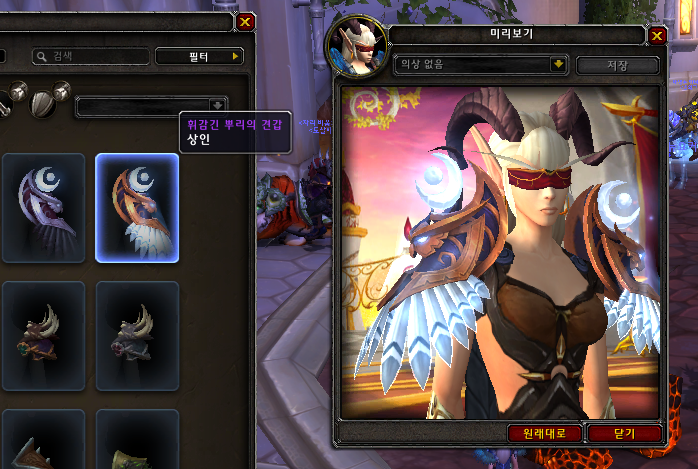Open the 필터 filter menu
The height and width of the screenshot is (469, 698).
200,57
